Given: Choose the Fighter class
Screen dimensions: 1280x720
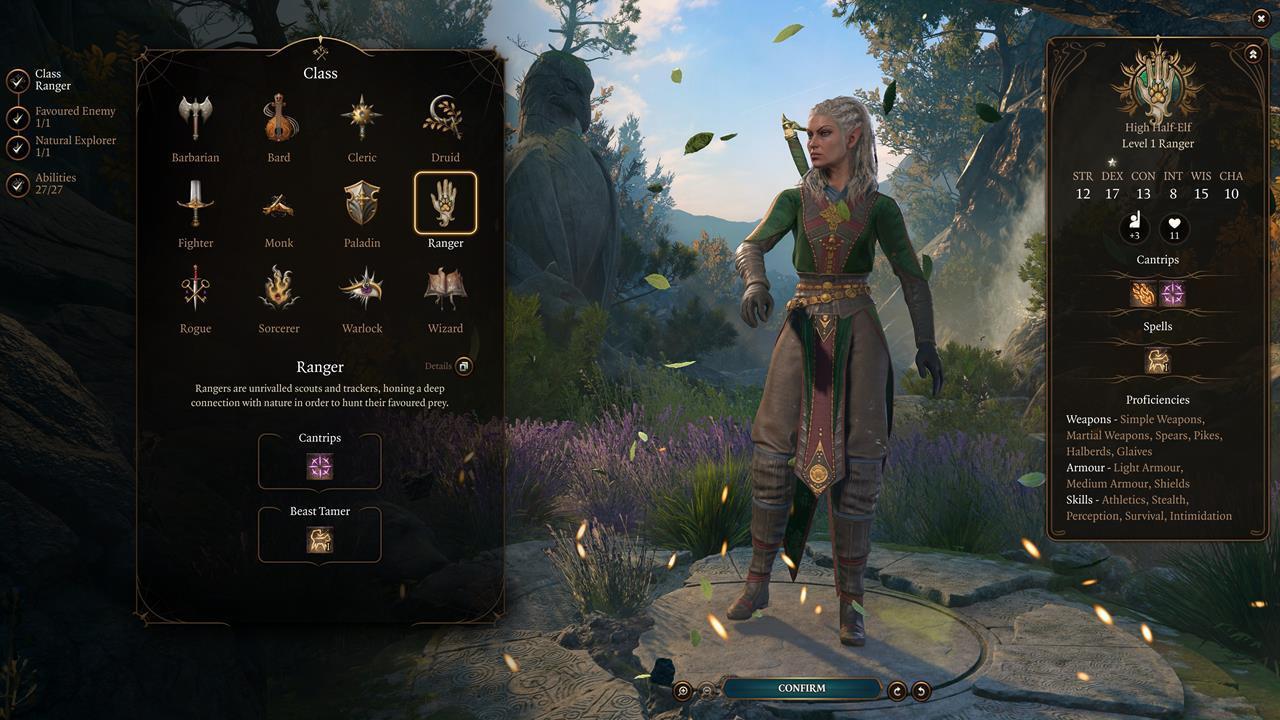Looking at the screenshot, I should [x=195, y=205].
